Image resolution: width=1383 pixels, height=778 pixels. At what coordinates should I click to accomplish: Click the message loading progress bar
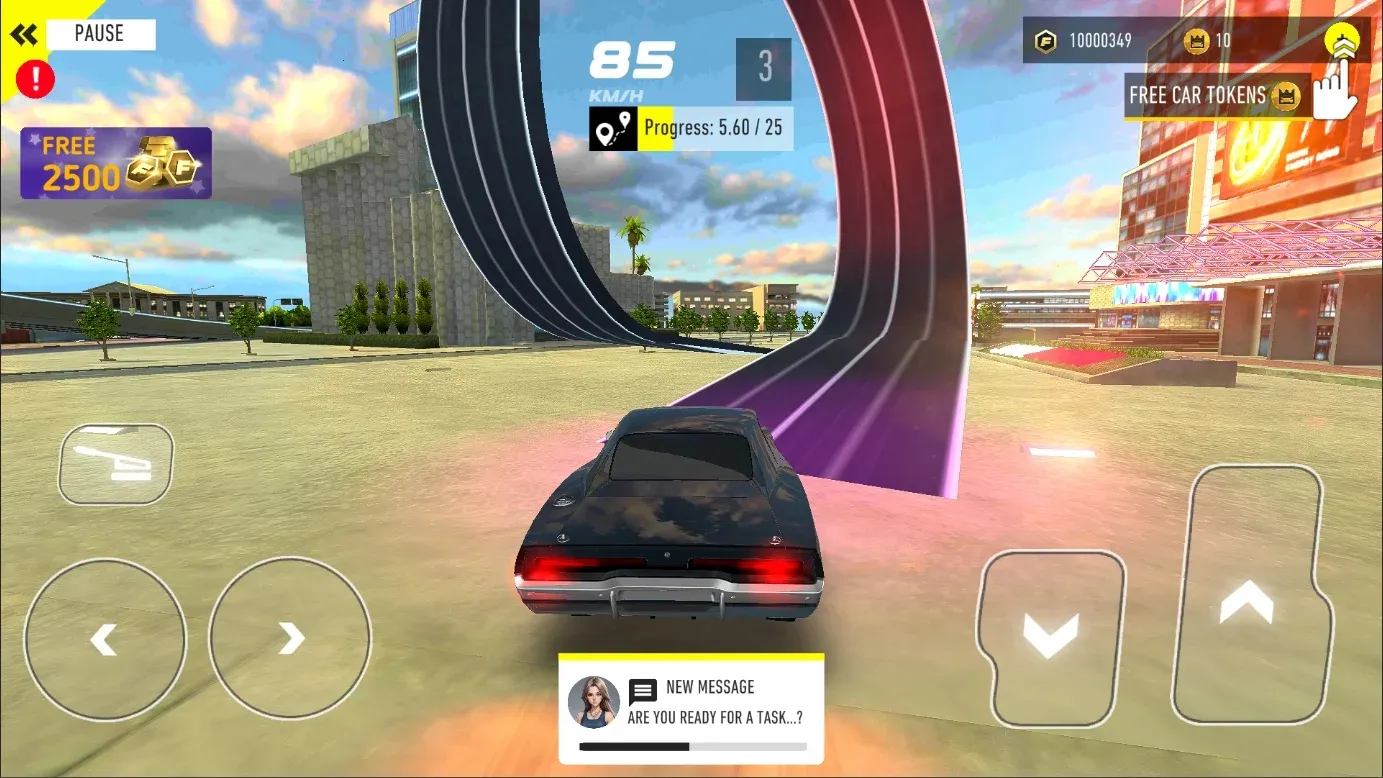[690, 744]
